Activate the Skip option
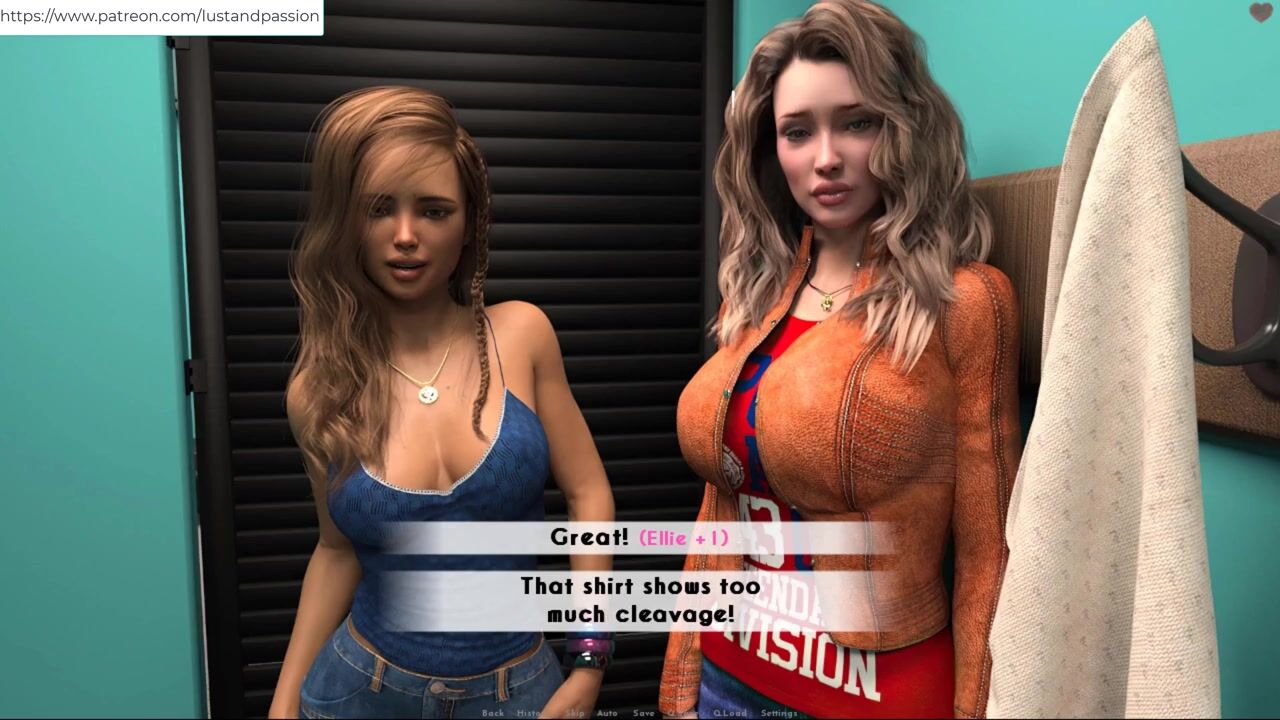1280x720 pixels. point(574,713)
